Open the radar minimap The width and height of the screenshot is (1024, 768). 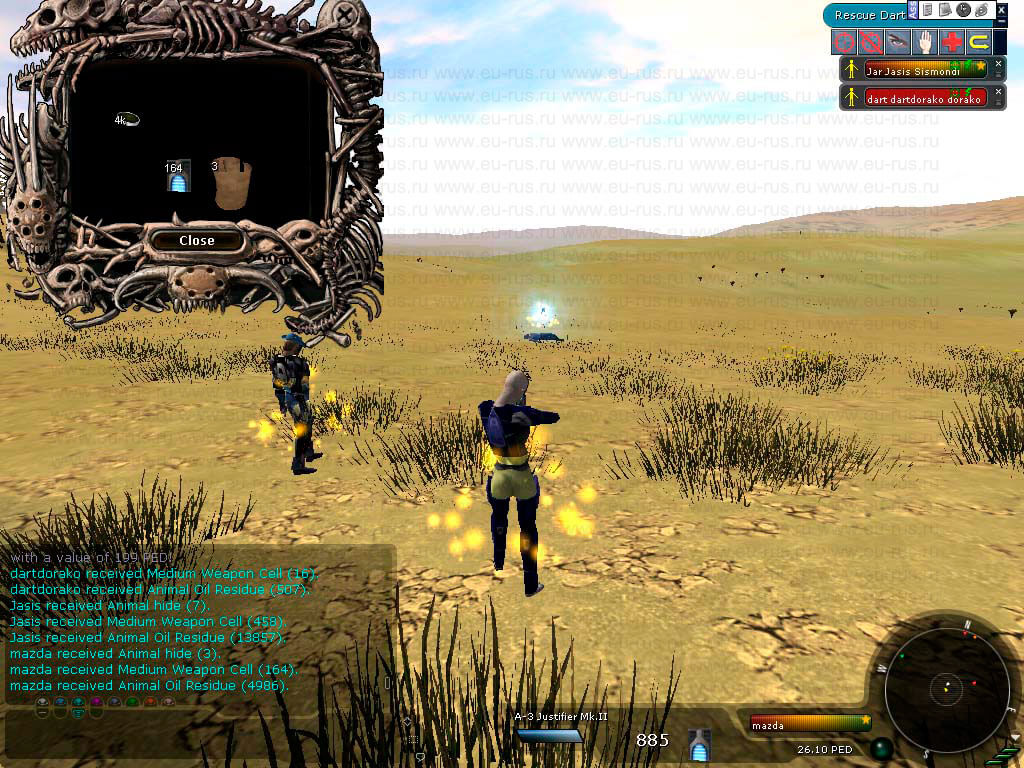click(945, 687)
